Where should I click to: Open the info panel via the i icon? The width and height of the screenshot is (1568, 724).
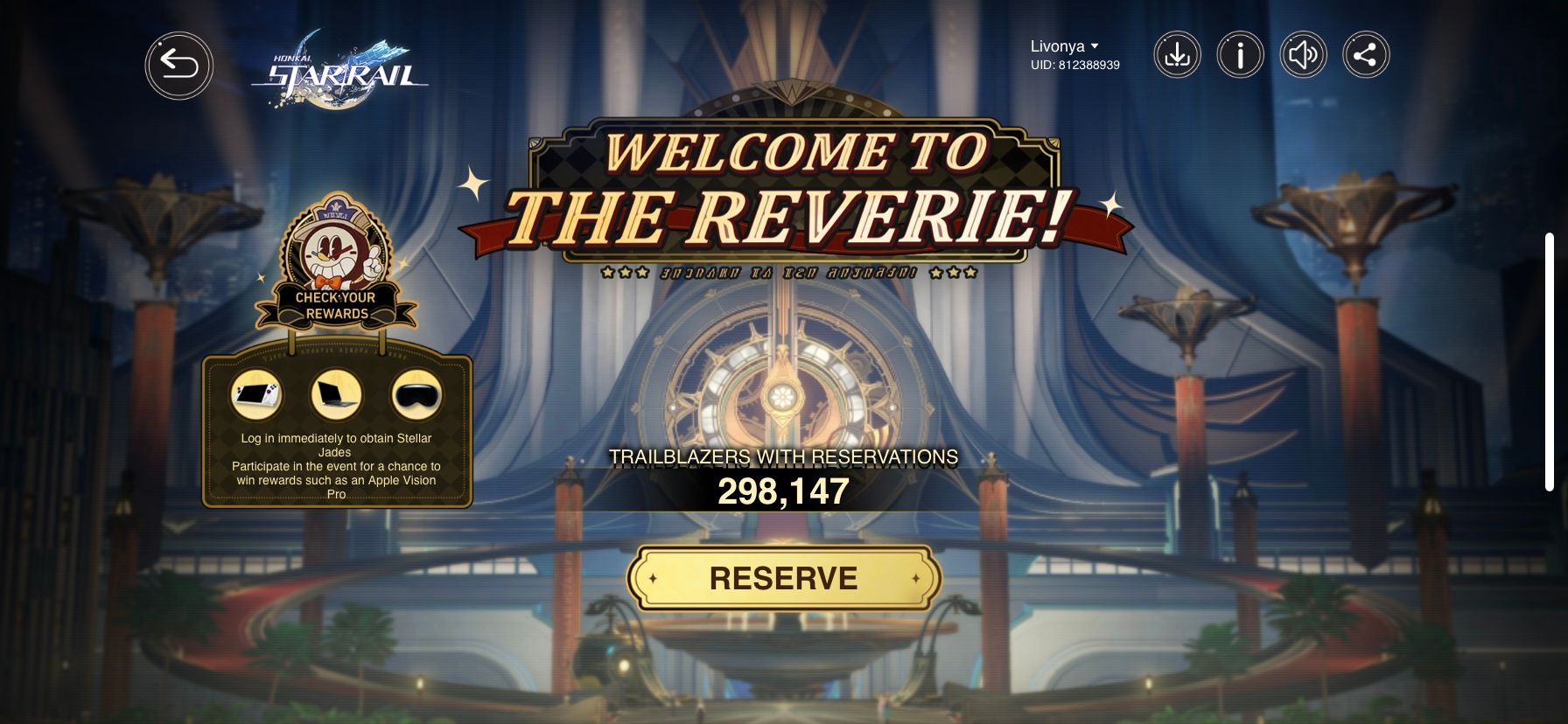1240,54
